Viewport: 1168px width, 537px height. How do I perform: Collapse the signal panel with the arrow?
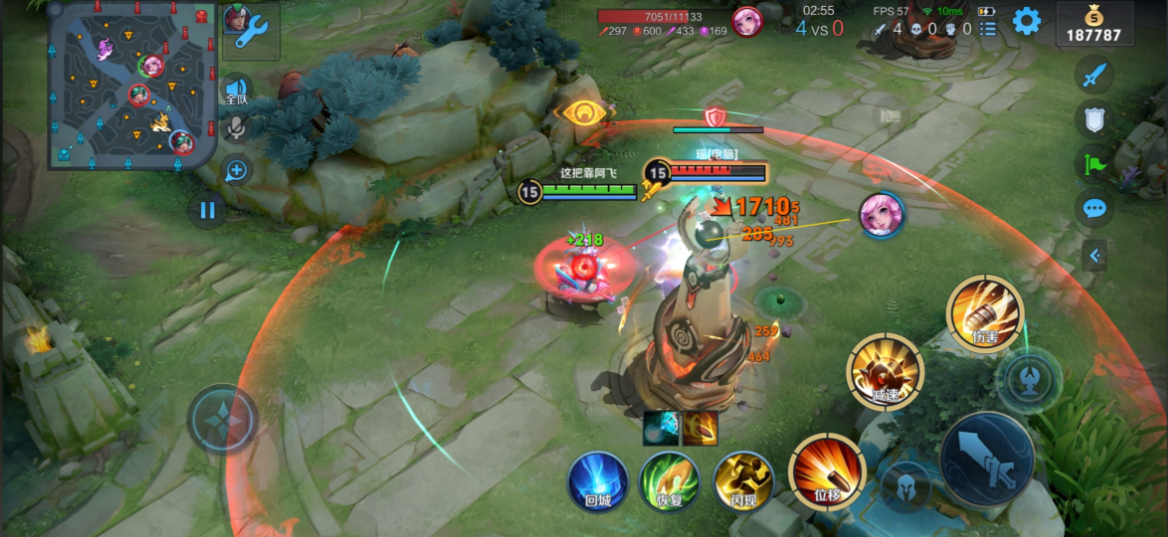point(1095,256)
